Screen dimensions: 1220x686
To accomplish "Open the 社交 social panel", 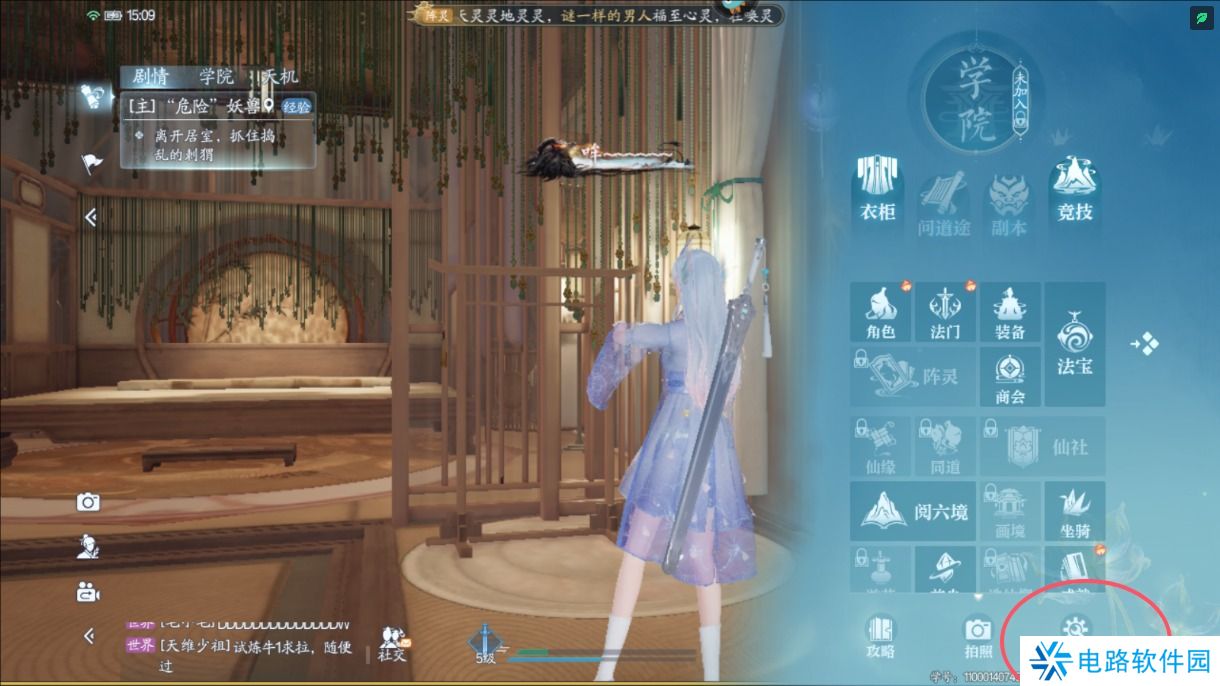I will click(392, 644).
